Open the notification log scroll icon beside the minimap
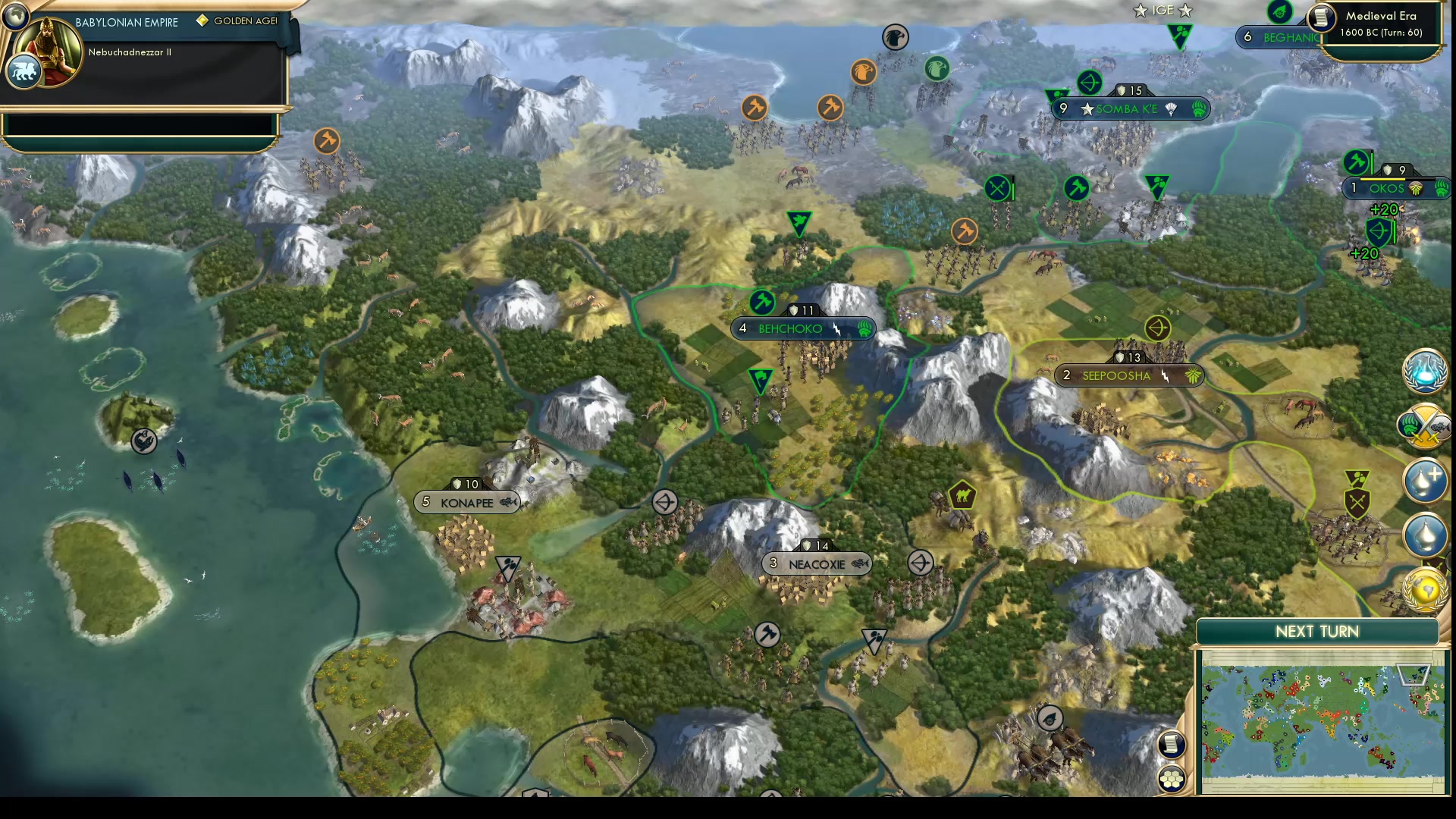Screen dimensions: 1456x819 point(1171,745)
